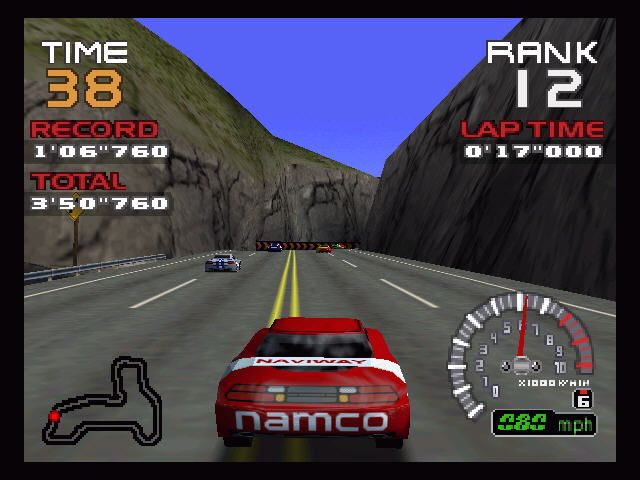
Task: Select the red position marker on the track map
Action: point(54,415)
